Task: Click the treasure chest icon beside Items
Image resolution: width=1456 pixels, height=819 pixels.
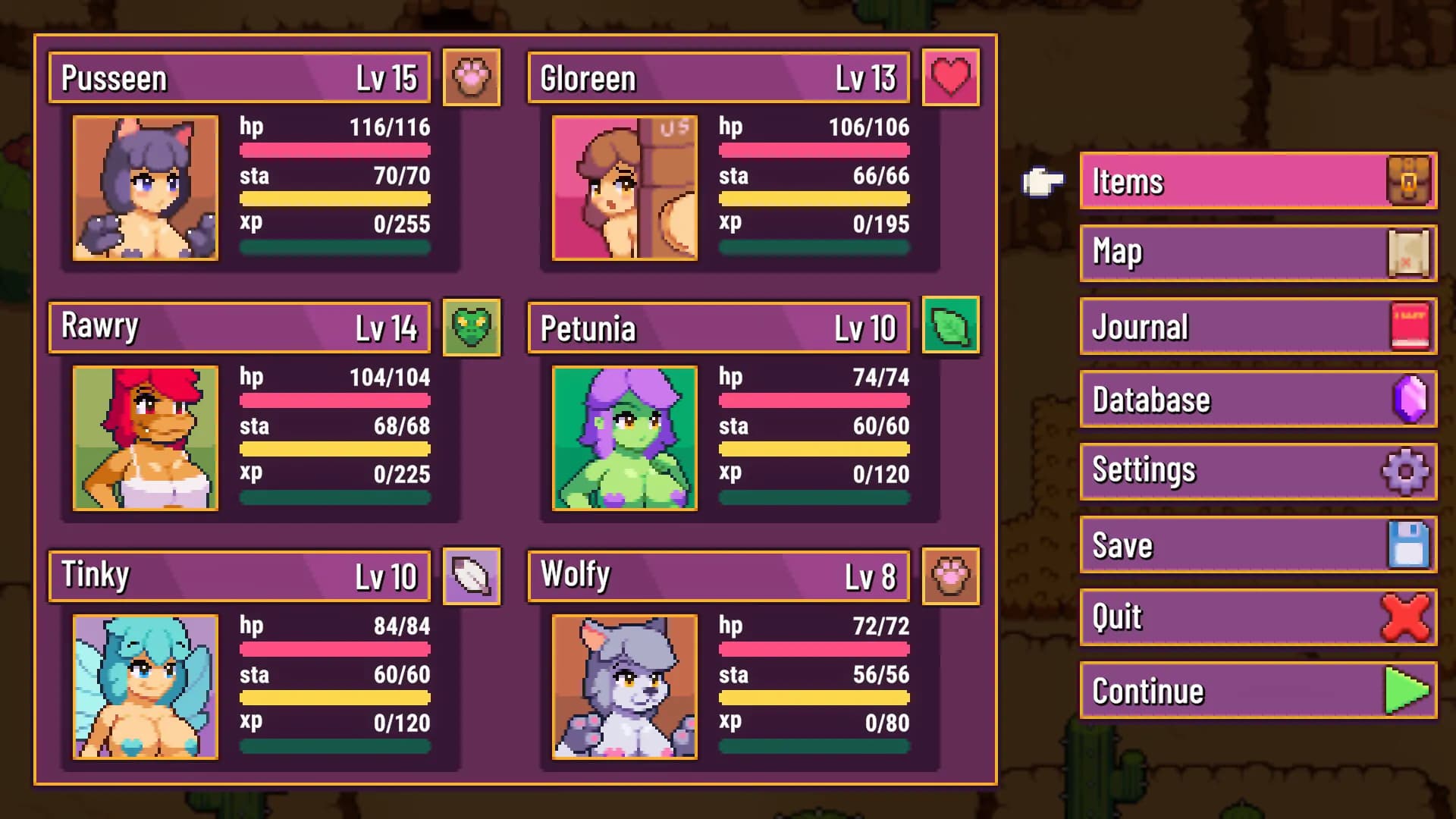Action: click(x=1409, y=180)
